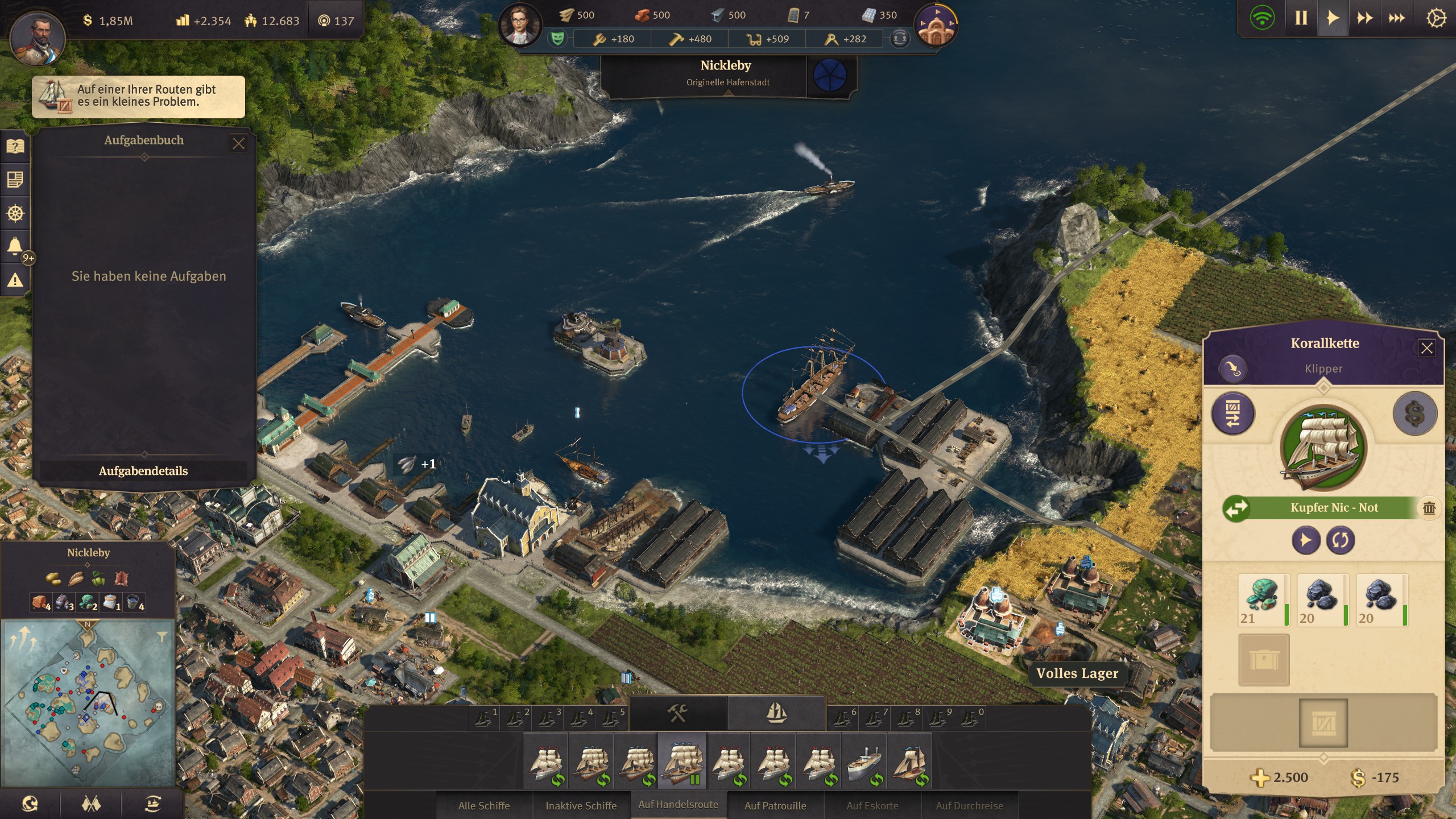Close the Korallkette ship panel
Screen dimensions: 1456x819
pos(1426,348)
